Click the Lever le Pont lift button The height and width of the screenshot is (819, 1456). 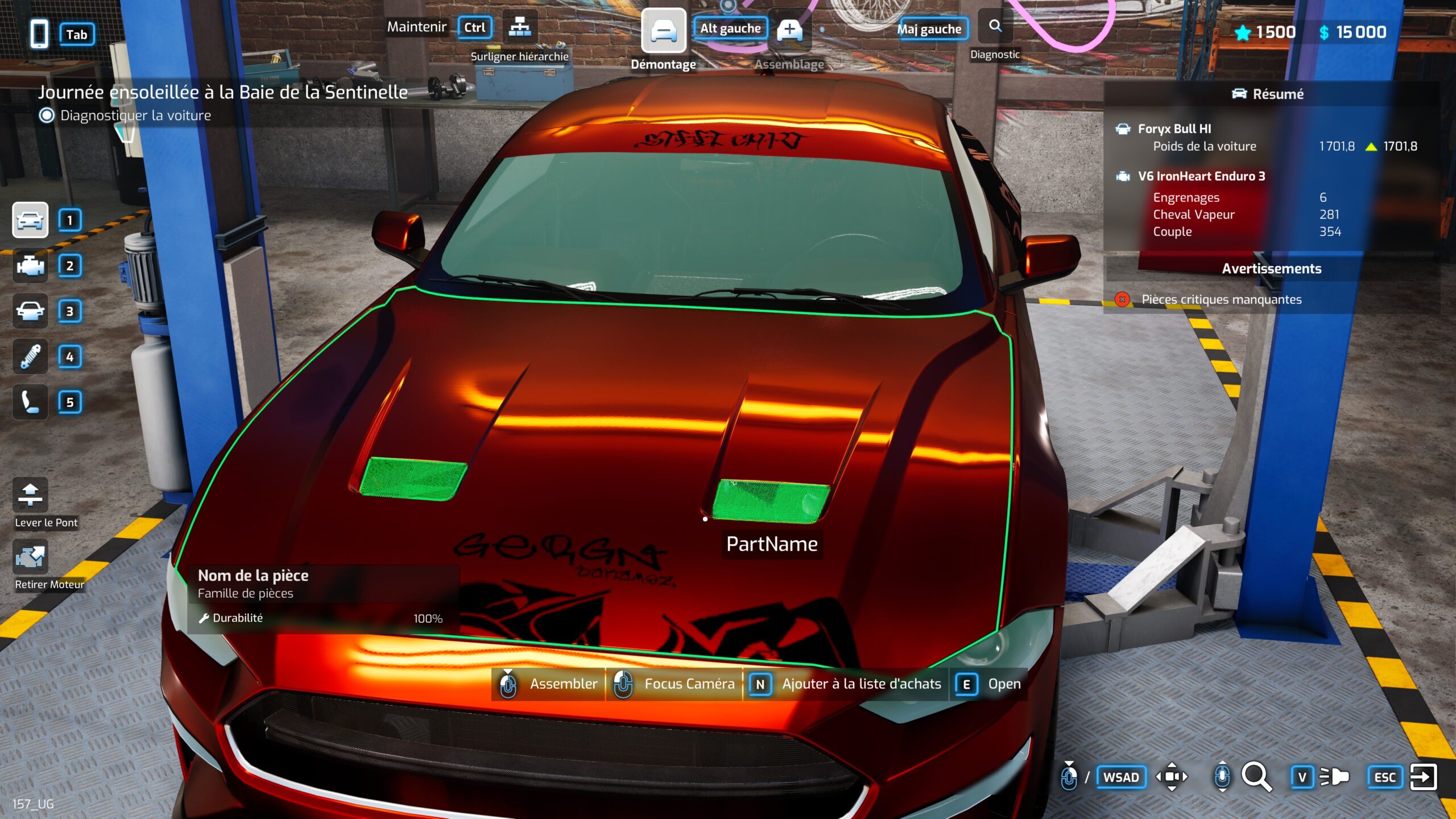click(x=30, y=495)
